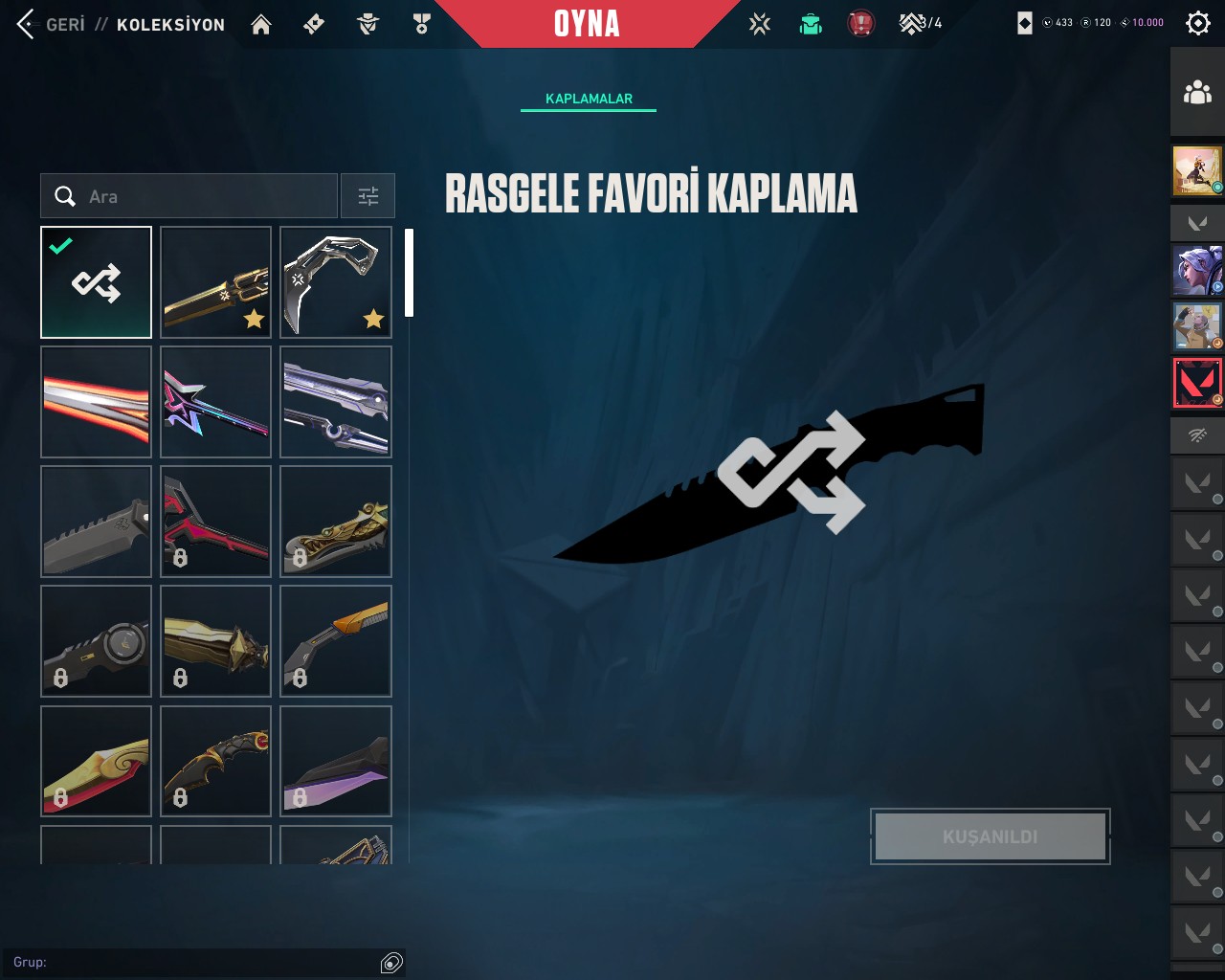This screenshot has width=1225, height=980.
Task: Open the skin filter options
Action: [x=368, y=196]
